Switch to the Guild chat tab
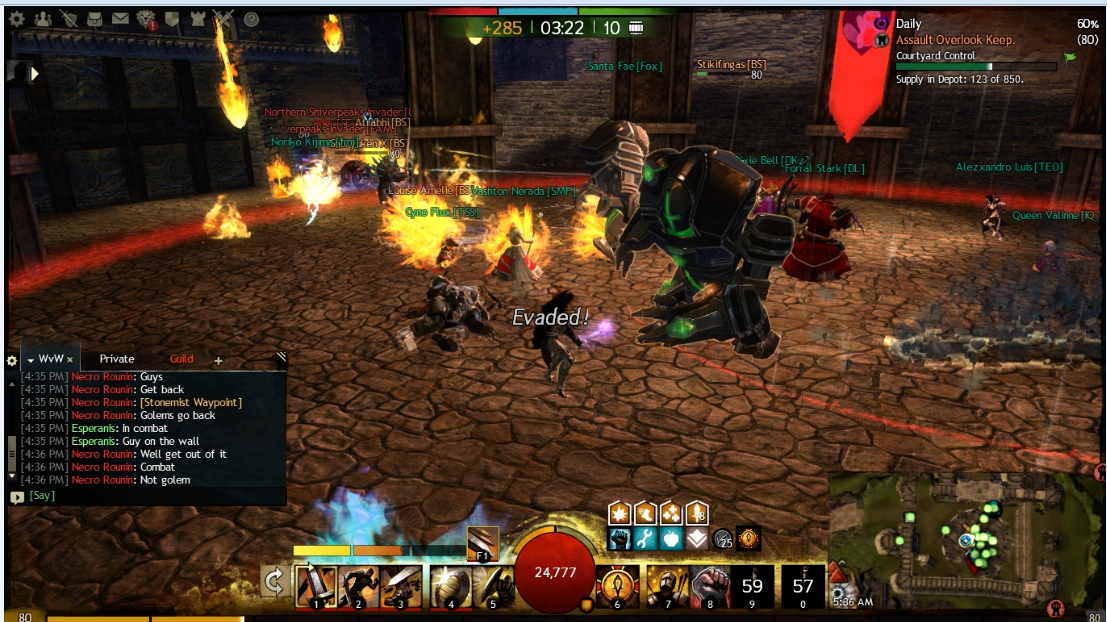Screen dimensions: 1107x622 coord(181,359)
